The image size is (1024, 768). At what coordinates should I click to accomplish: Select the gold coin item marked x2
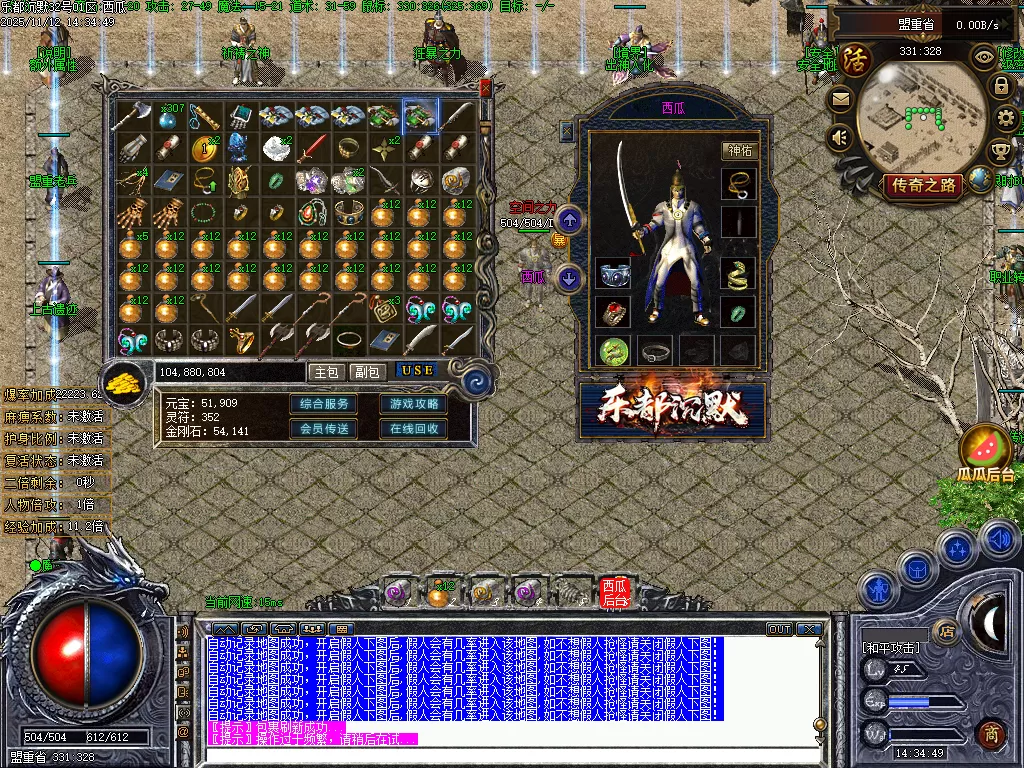(205, 149)
